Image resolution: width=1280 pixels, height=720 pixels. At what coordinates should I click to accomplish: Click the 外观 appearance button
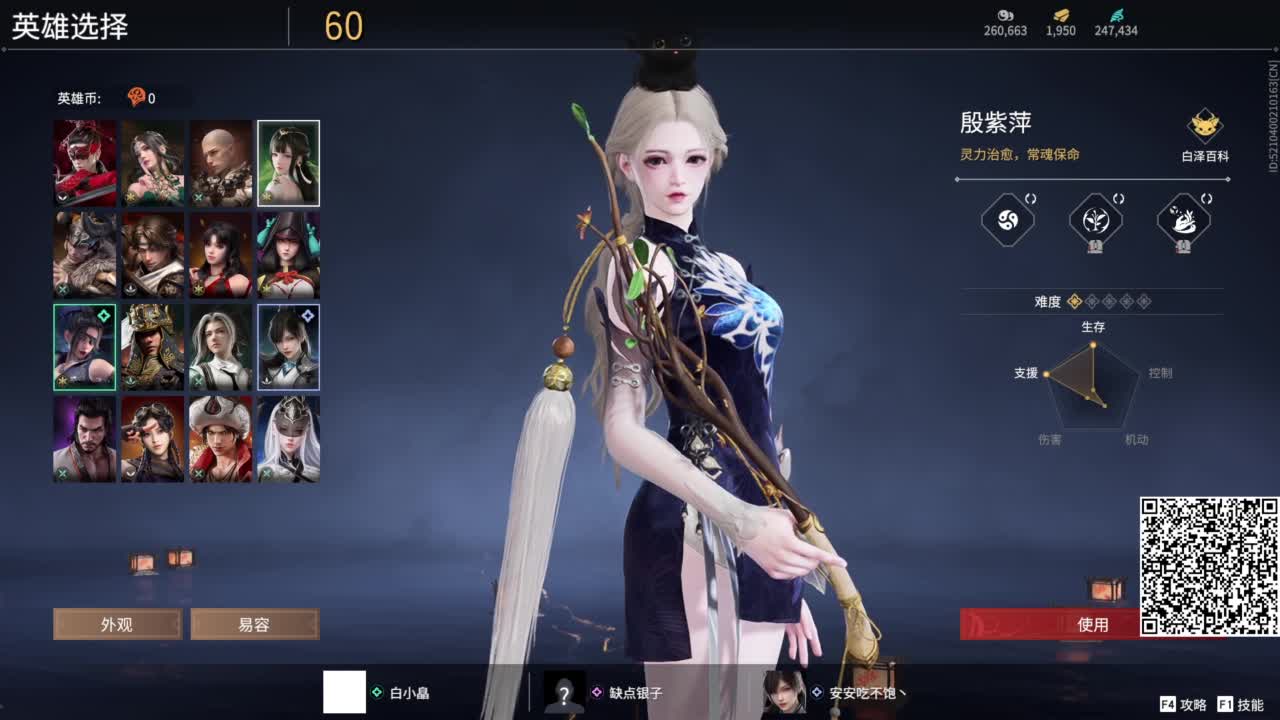pos(117,623)
